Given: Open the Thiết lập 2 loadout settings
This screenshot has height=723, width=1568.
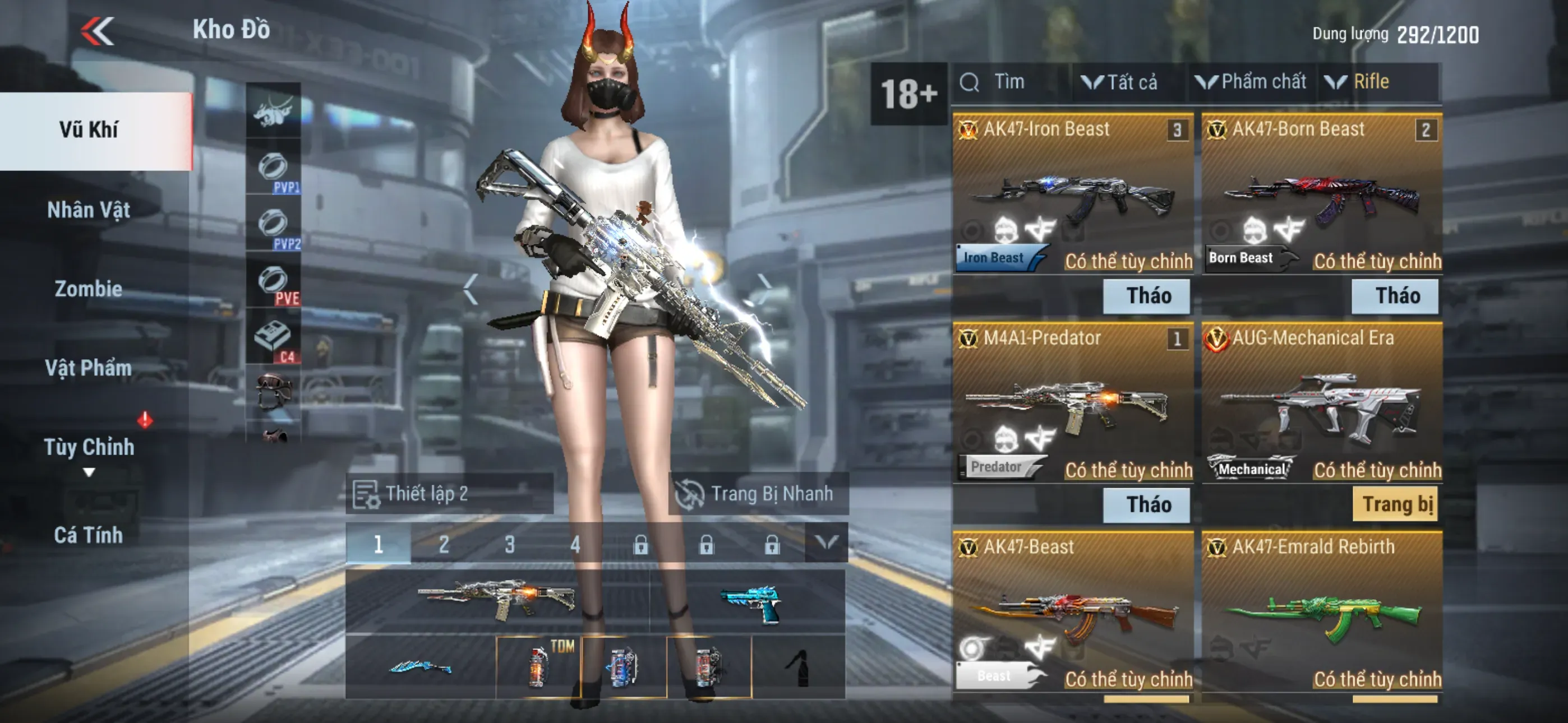Looking at the screenshot, I should [449, 494].
